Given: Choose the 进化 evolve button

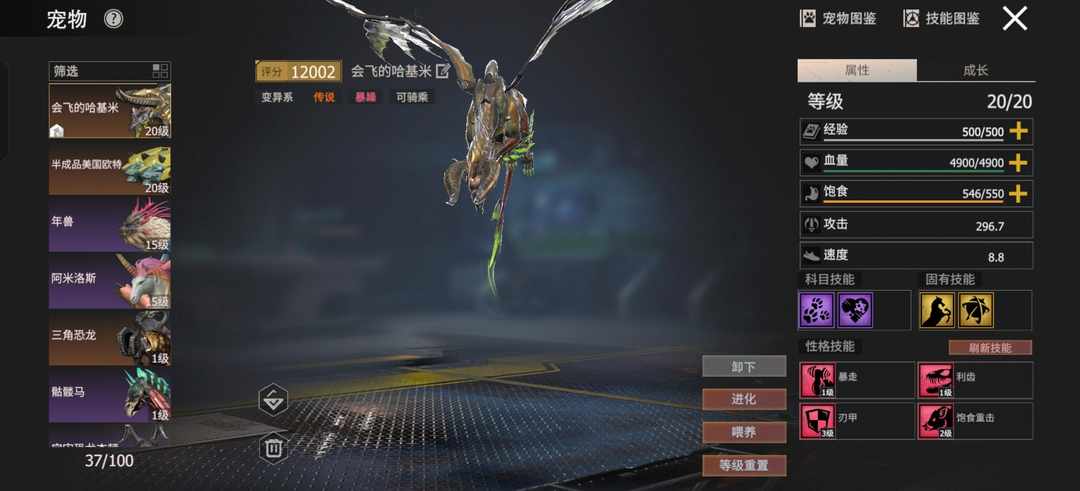Looking at the screenshot, I should [744, 399].
